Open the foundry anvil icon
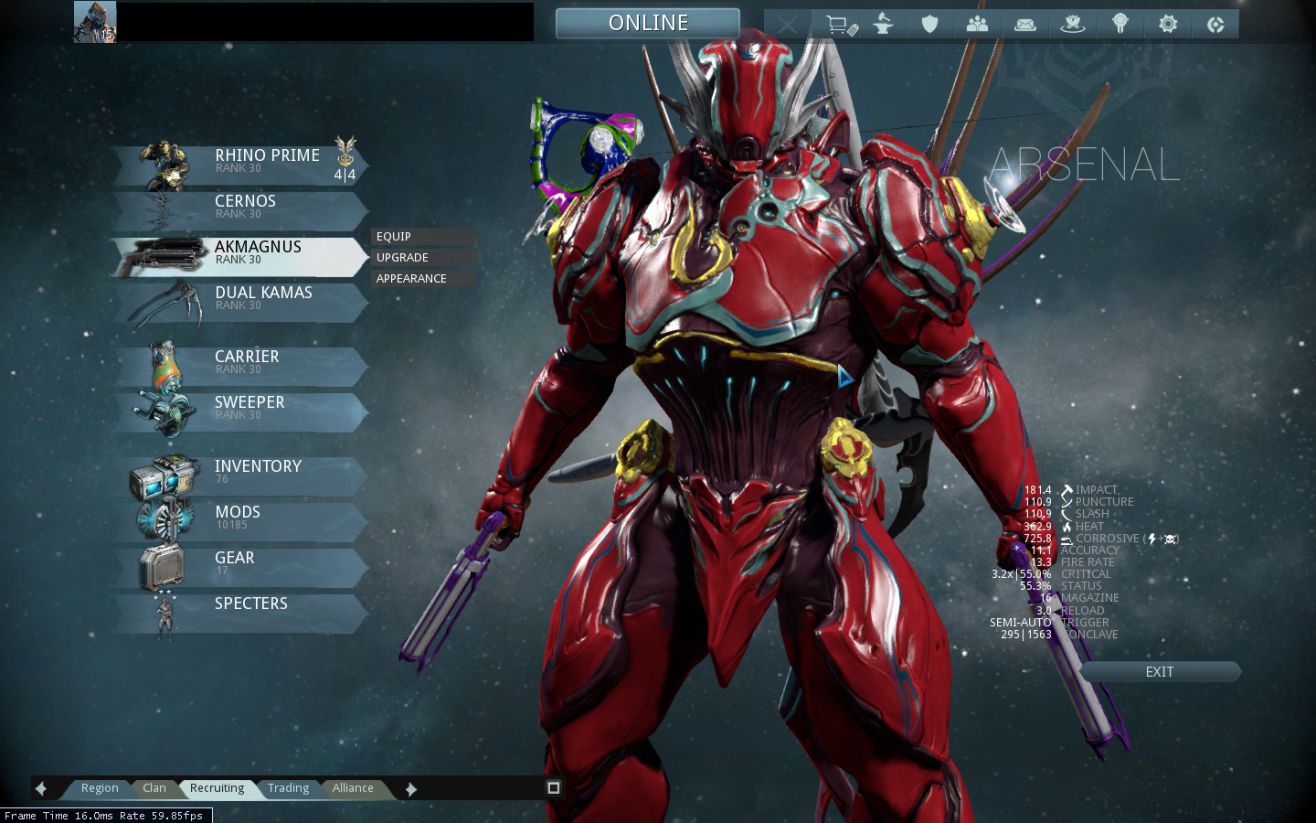The width and height of the screenshot is (1316, 823). pyautogui.click(x=885, y=24)
